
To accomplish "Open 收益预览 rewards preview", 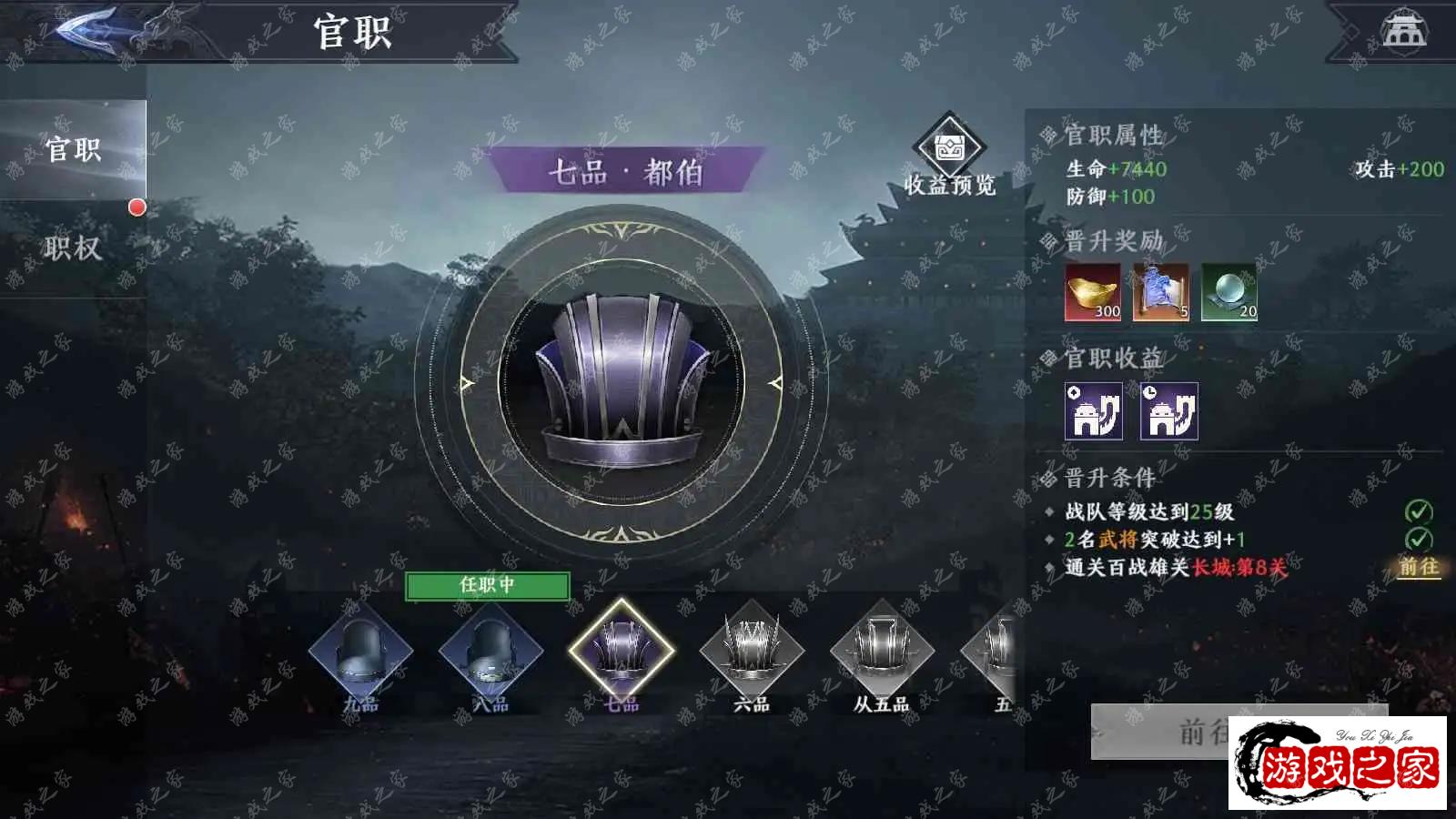I will point(949,157).
